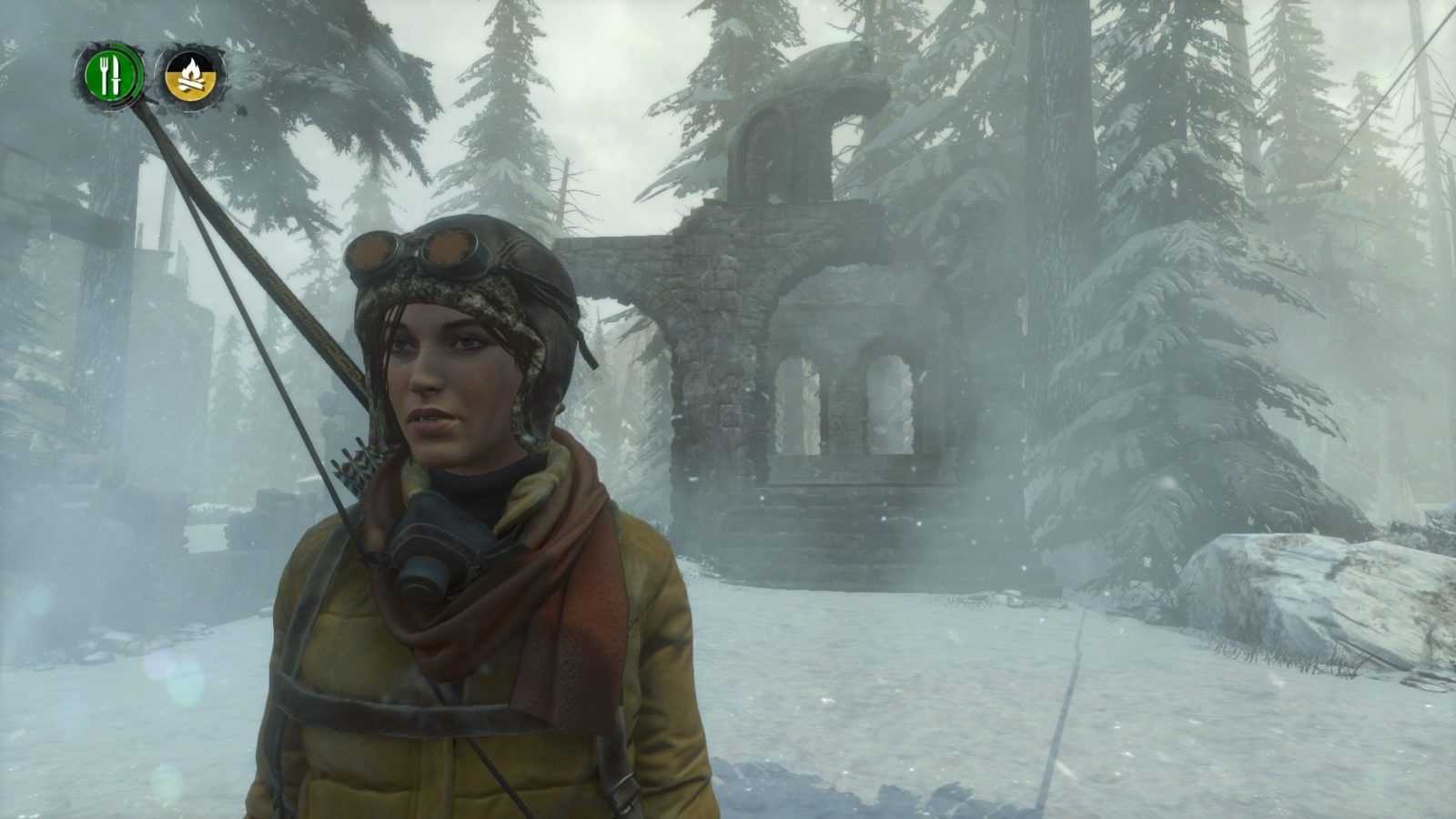Select the campfire warmth status icon
Viewport: 1456px width, 819px height.
click(192, 74)
